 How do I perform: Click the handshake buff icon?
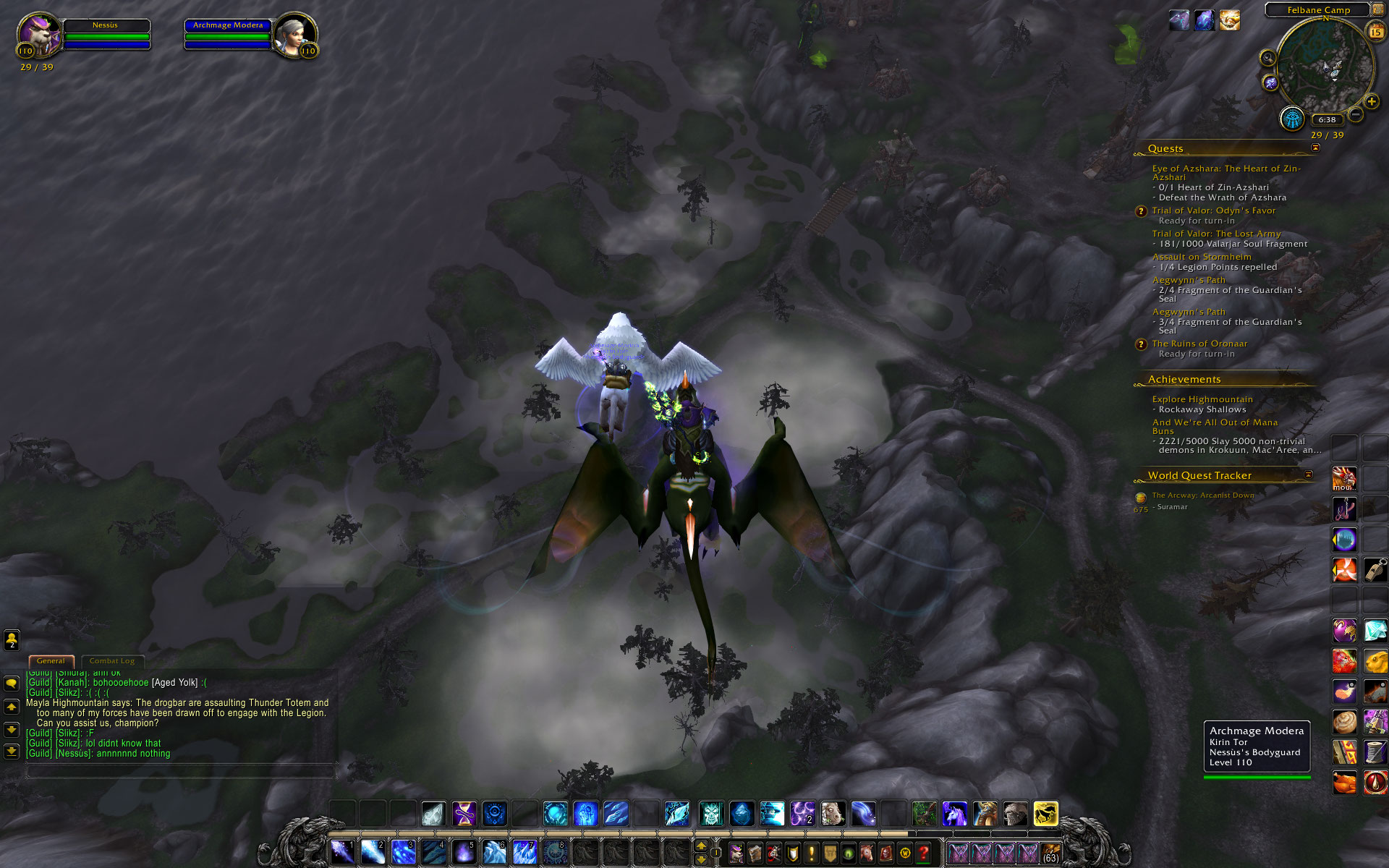[x=1230, y=20]
